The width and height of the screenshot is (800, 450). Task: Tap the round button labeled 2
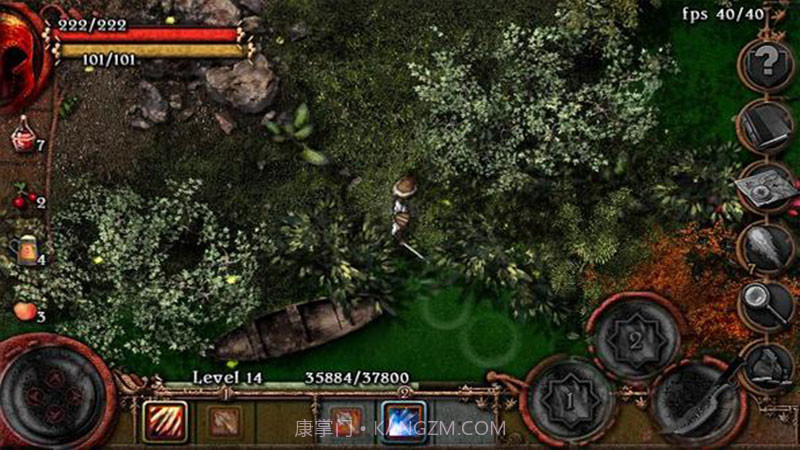tap(634, 338)
